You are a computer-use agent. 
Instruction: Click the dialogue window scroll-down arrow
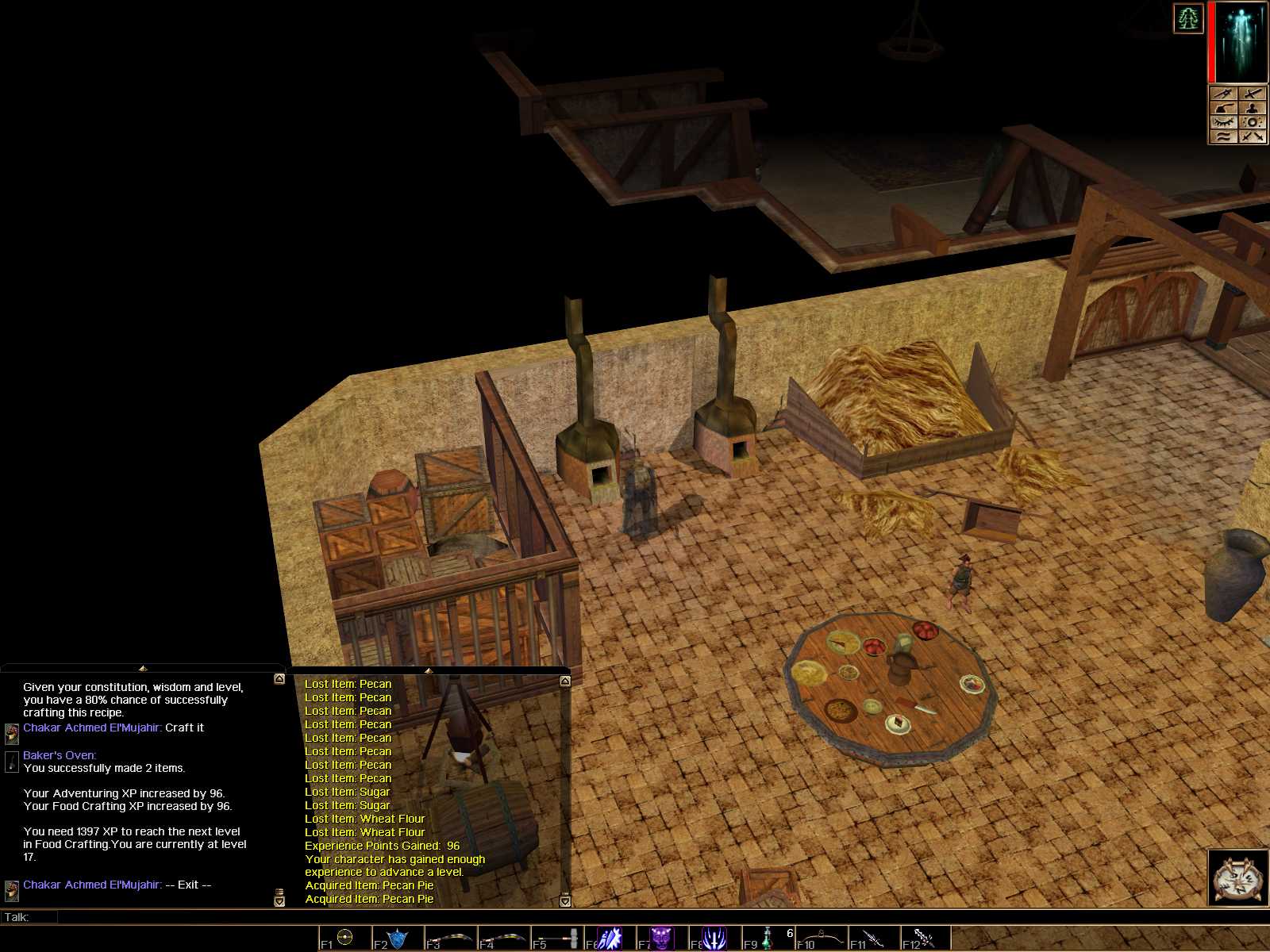pyautogui.click(x=279, y=901)
